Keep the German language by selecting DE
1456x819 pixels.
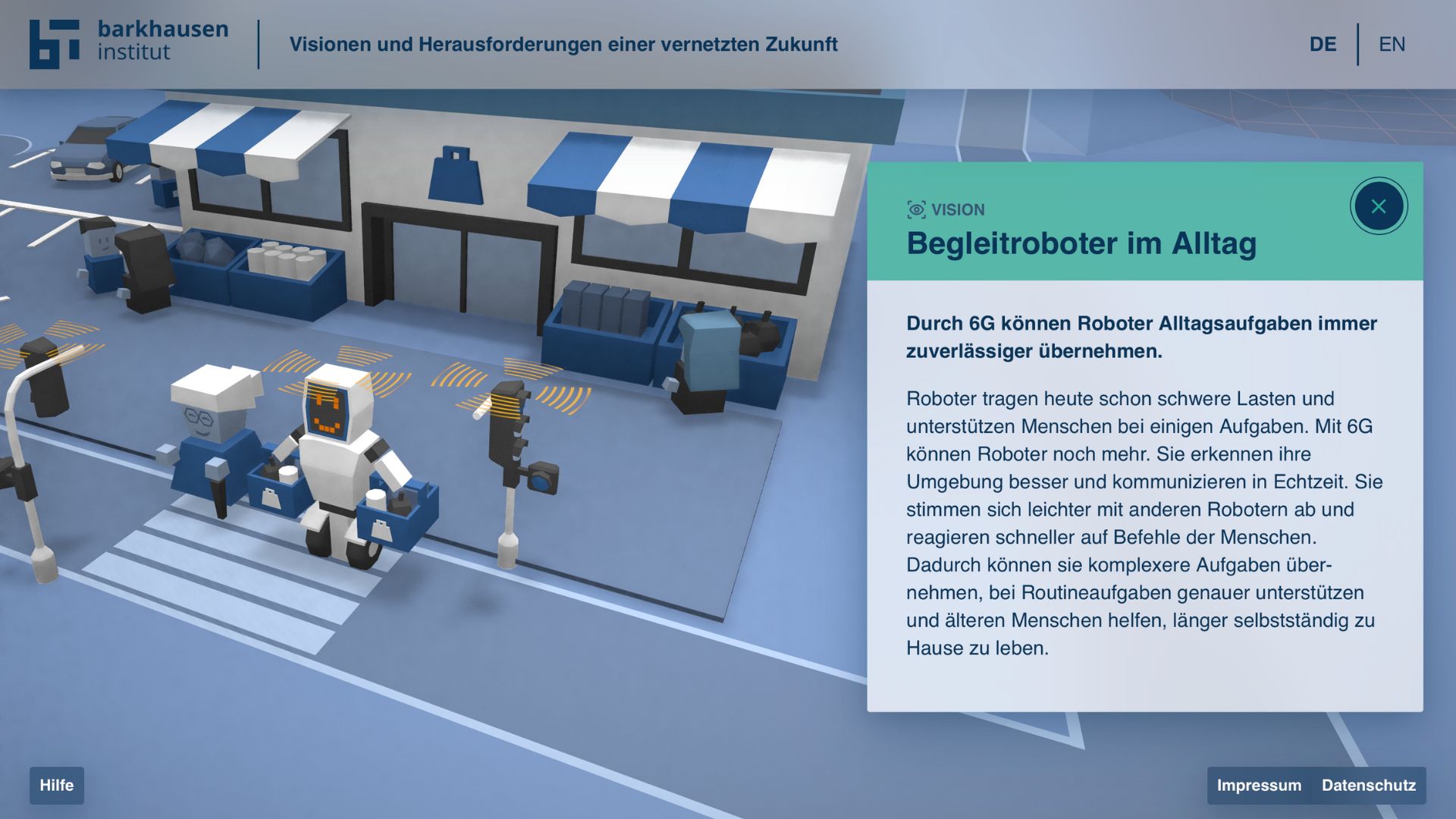1323,44
